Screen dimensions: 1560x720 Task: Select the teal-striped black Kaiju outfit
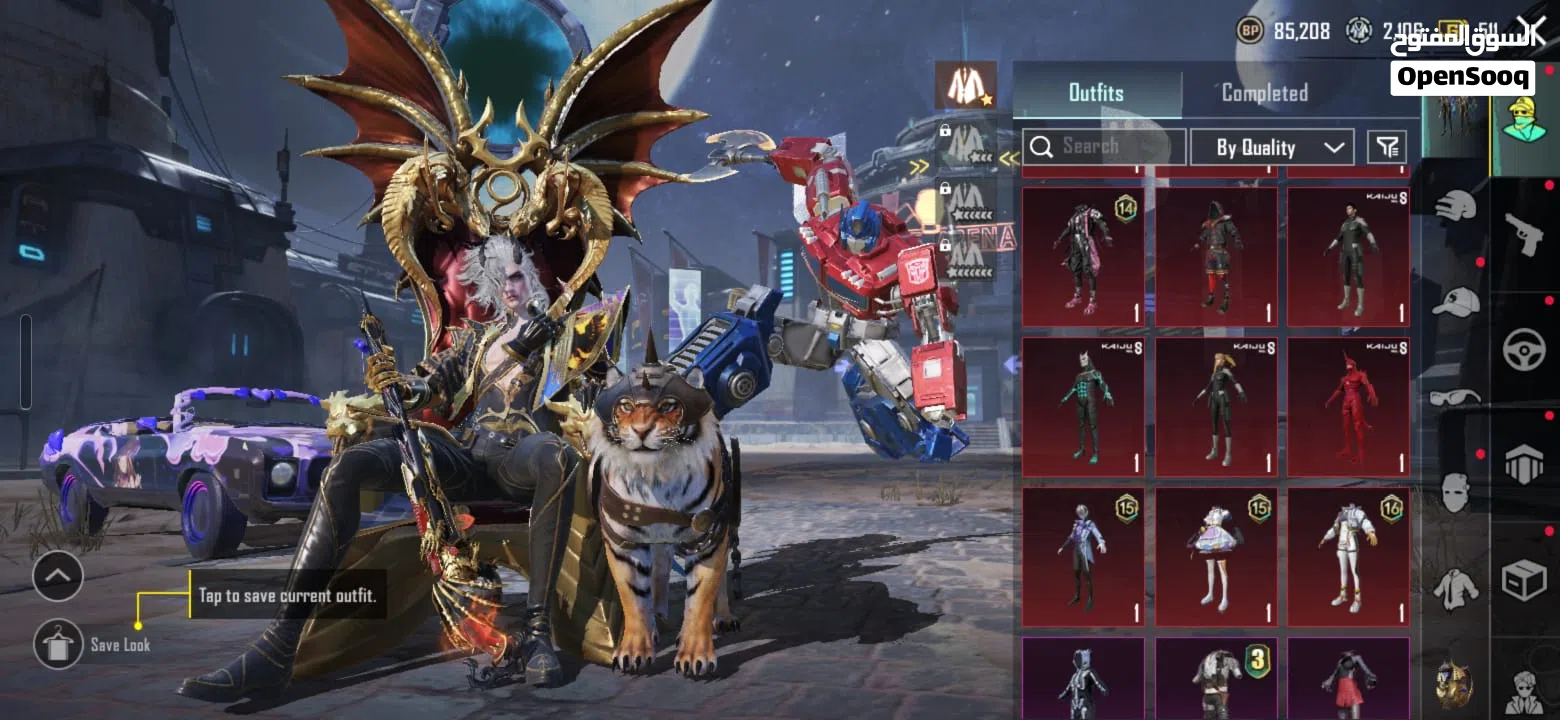(x=1083, y=407)
